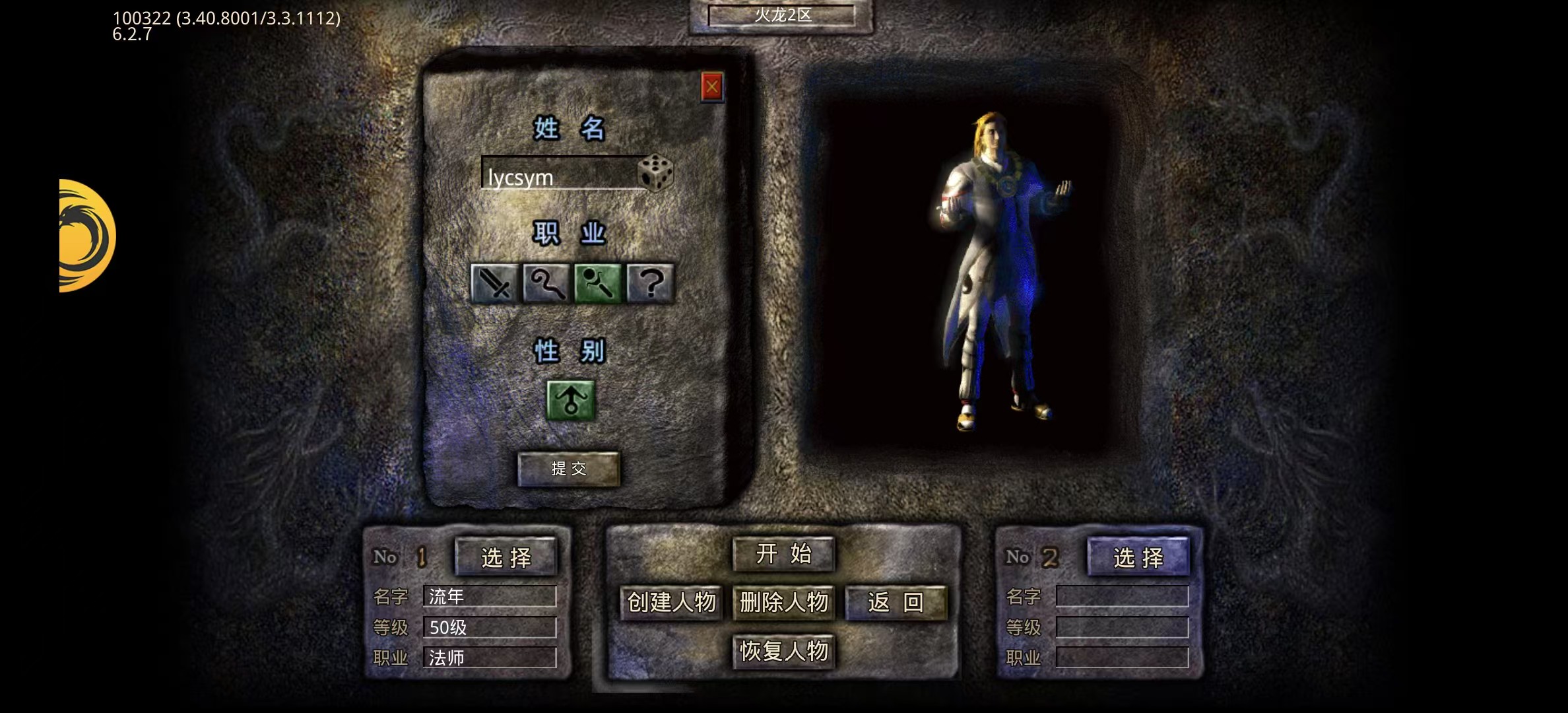The image size is (1568, 713).
Task: Select the question mark class icon
Action: point(651,284)
